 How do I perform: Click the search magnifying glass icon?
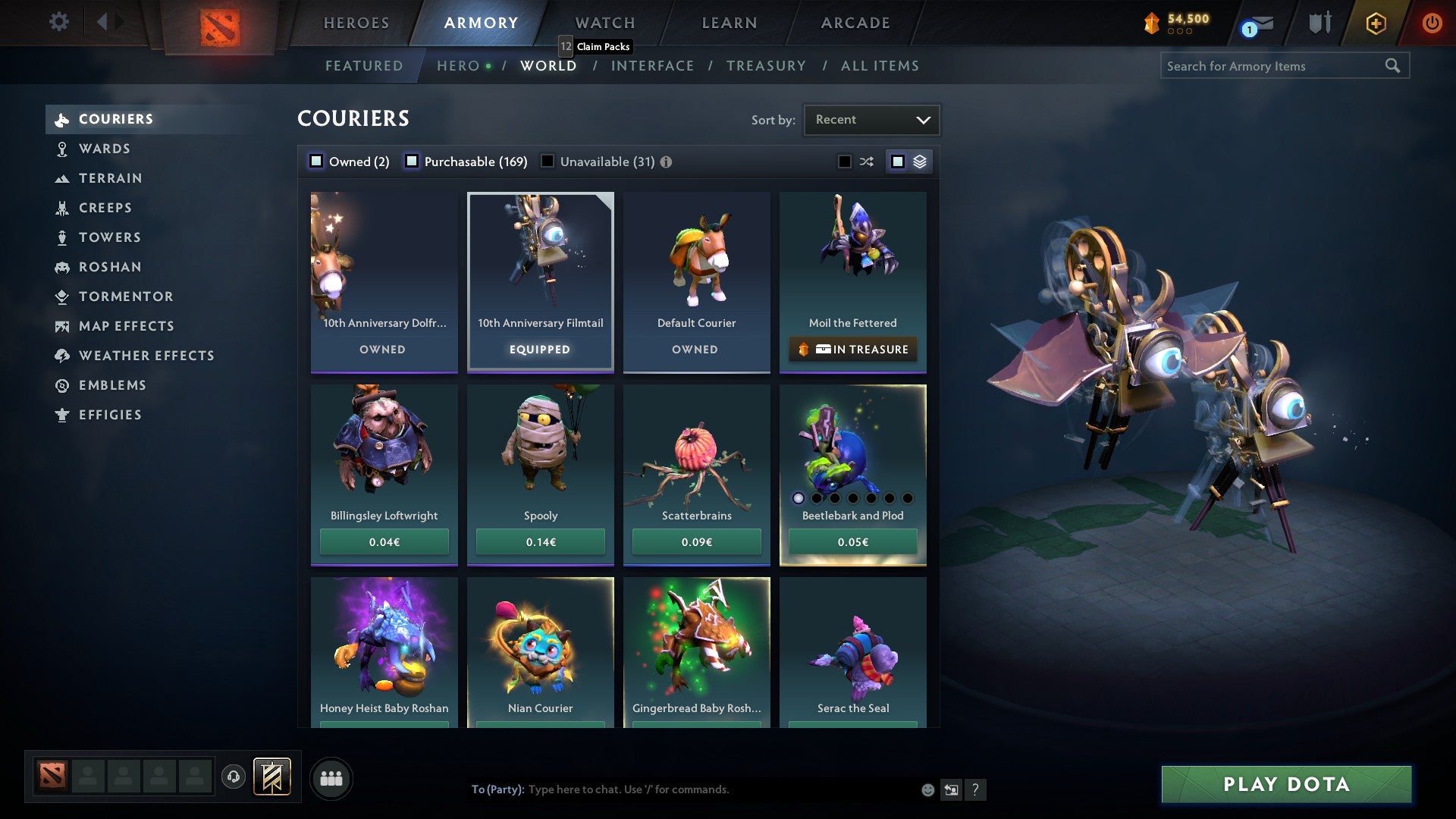coord(1394,66)
